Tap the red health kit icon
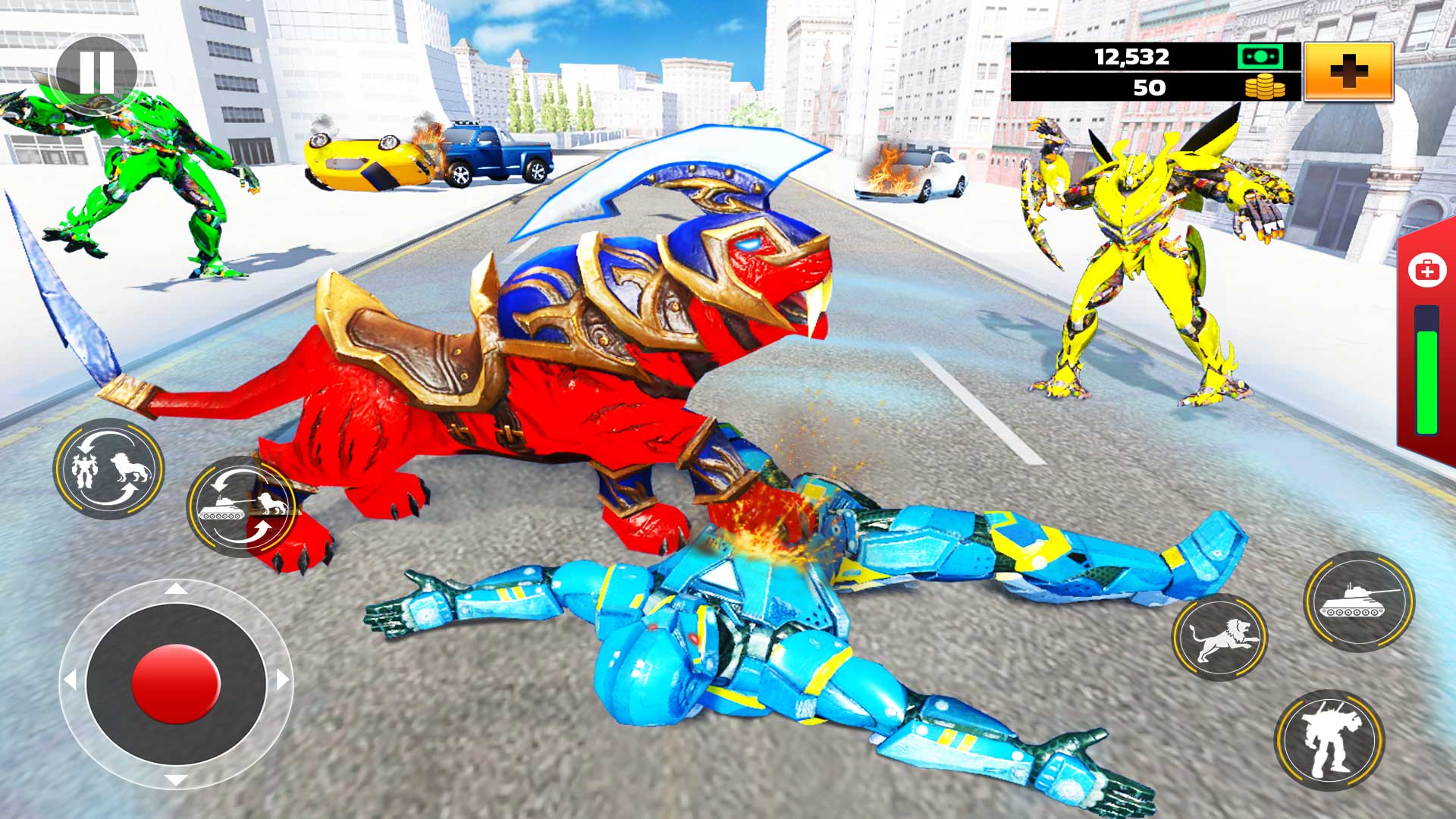The height and width of the screenshot is (819, 1456). pos(1428,269)
